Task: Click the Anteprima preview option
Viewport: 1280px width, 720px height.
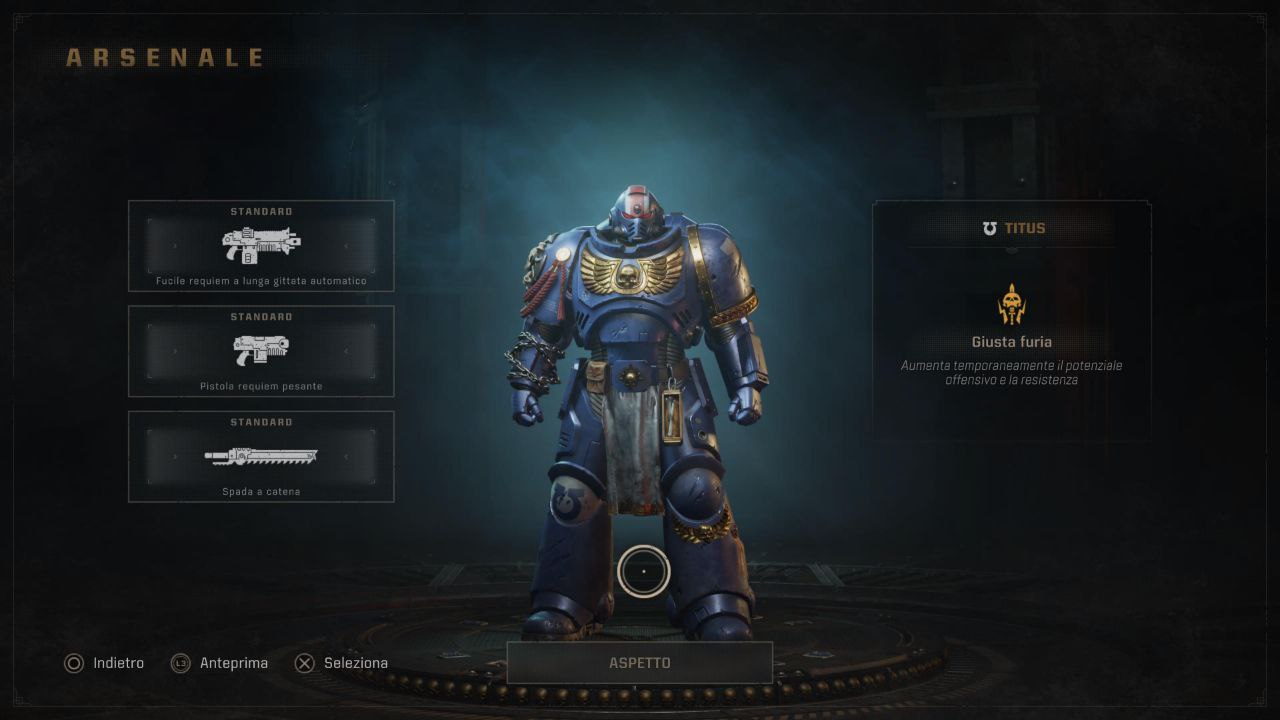Action: (220, 663)
